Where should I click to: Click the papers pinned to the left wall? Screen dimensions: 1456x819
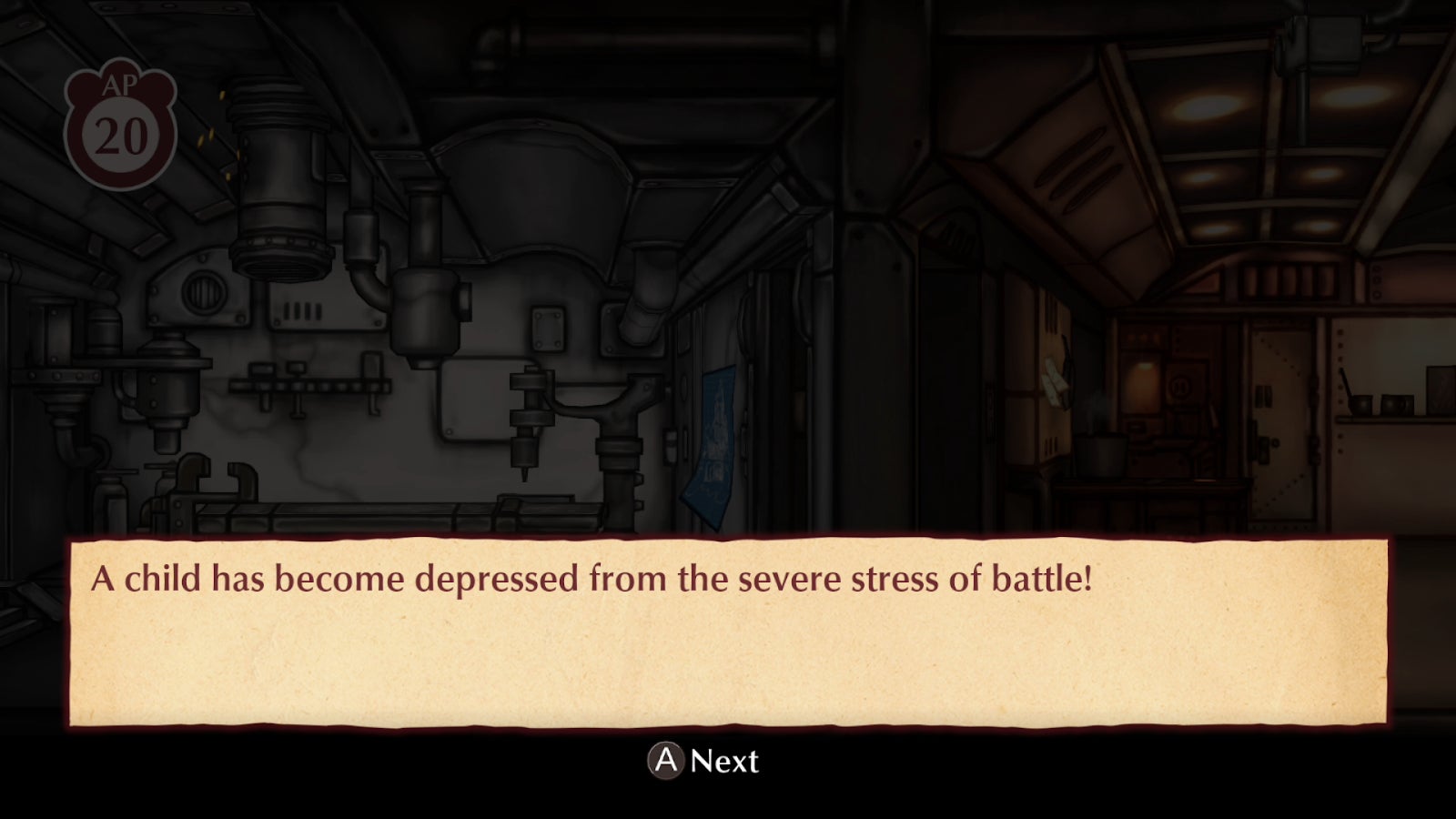tap(1056, 382)
